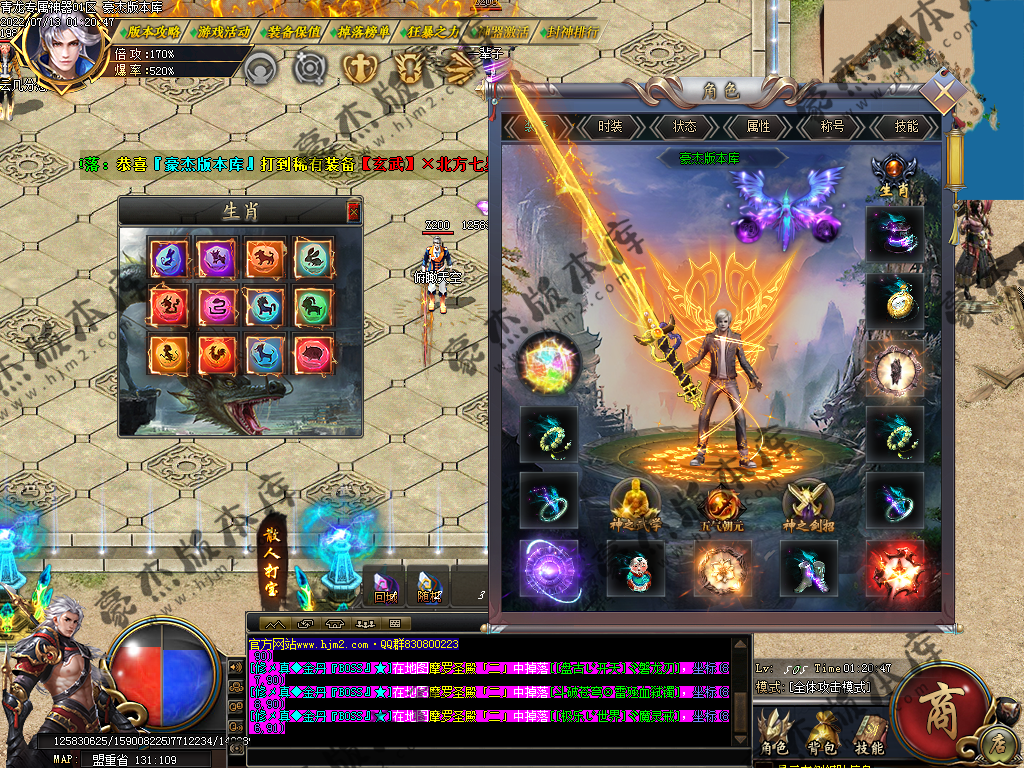
Task: Open the 技能 skills tab in character panel
Action: click(x=906, y=127)
